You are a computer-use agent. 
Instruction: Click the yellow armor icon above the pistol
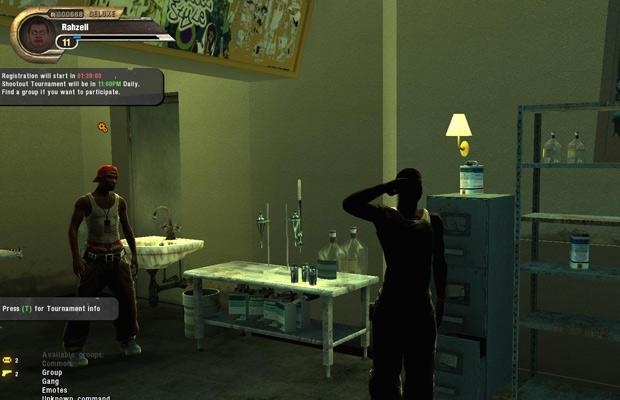coord(6,360)
